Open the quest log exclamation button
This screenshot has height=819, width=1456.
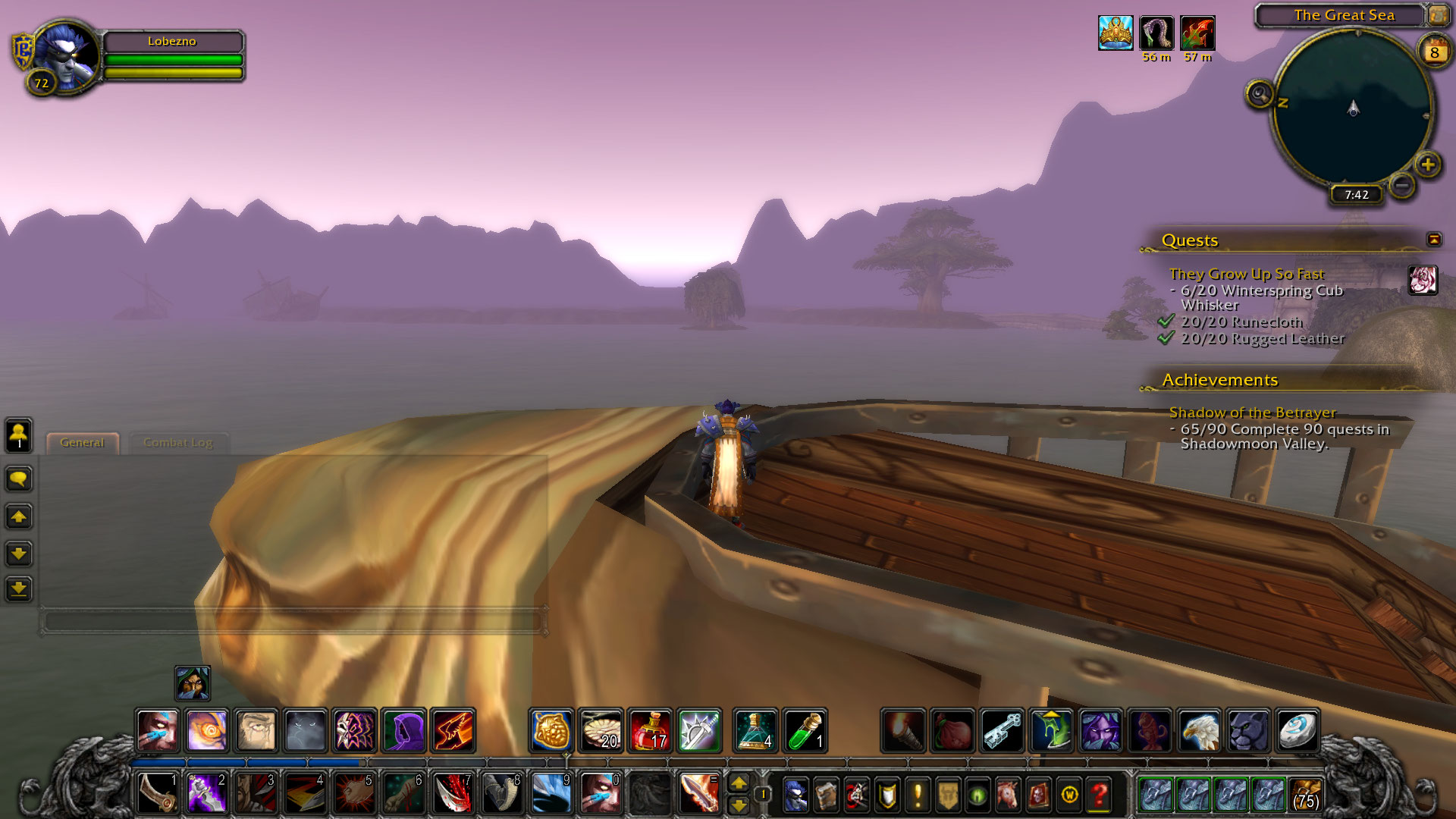(918, 795)
